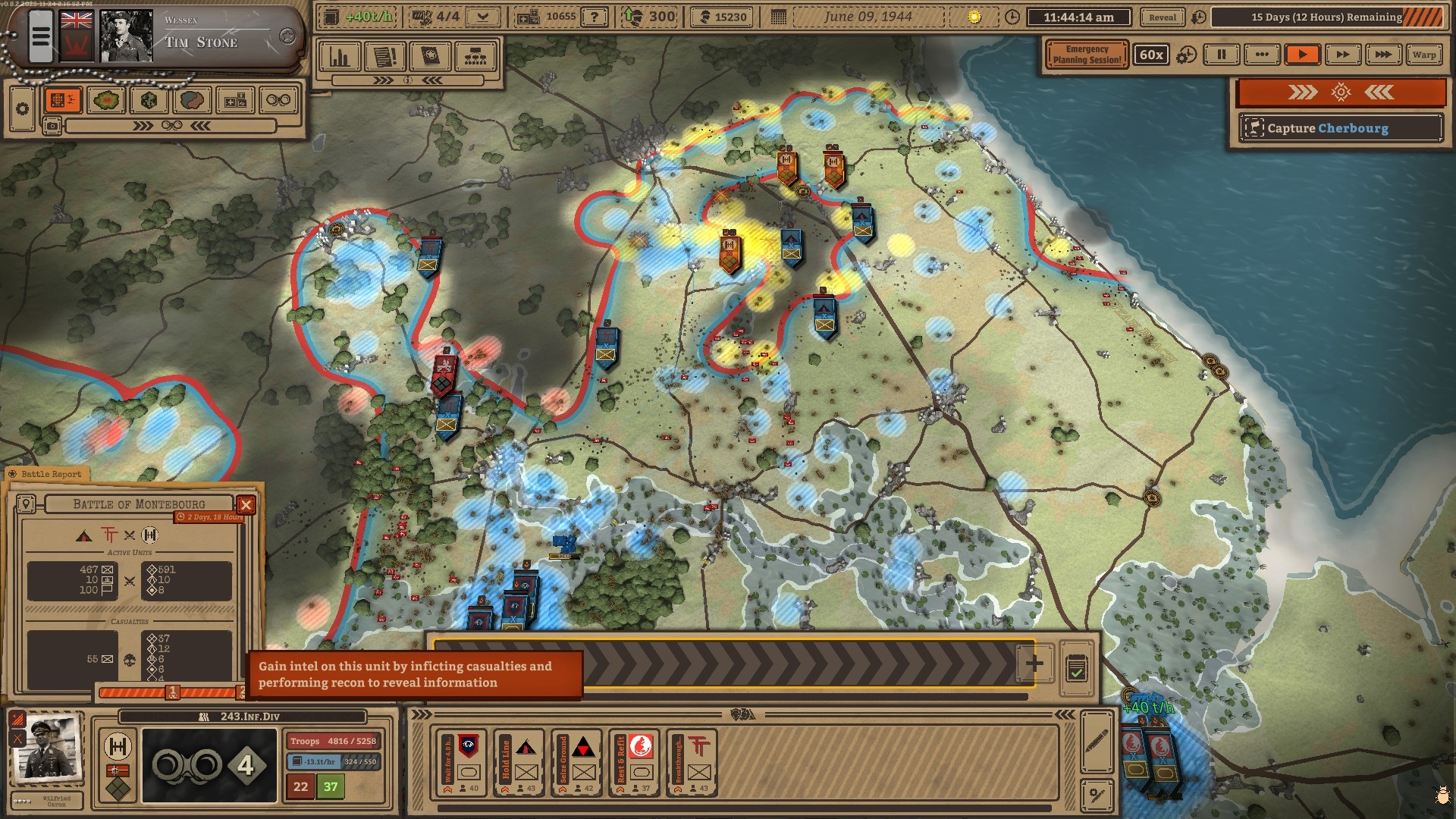1456x819 pixels.
Task: Select the Hold Line order card
Action: pyautogui.click(x=519, y=764)
